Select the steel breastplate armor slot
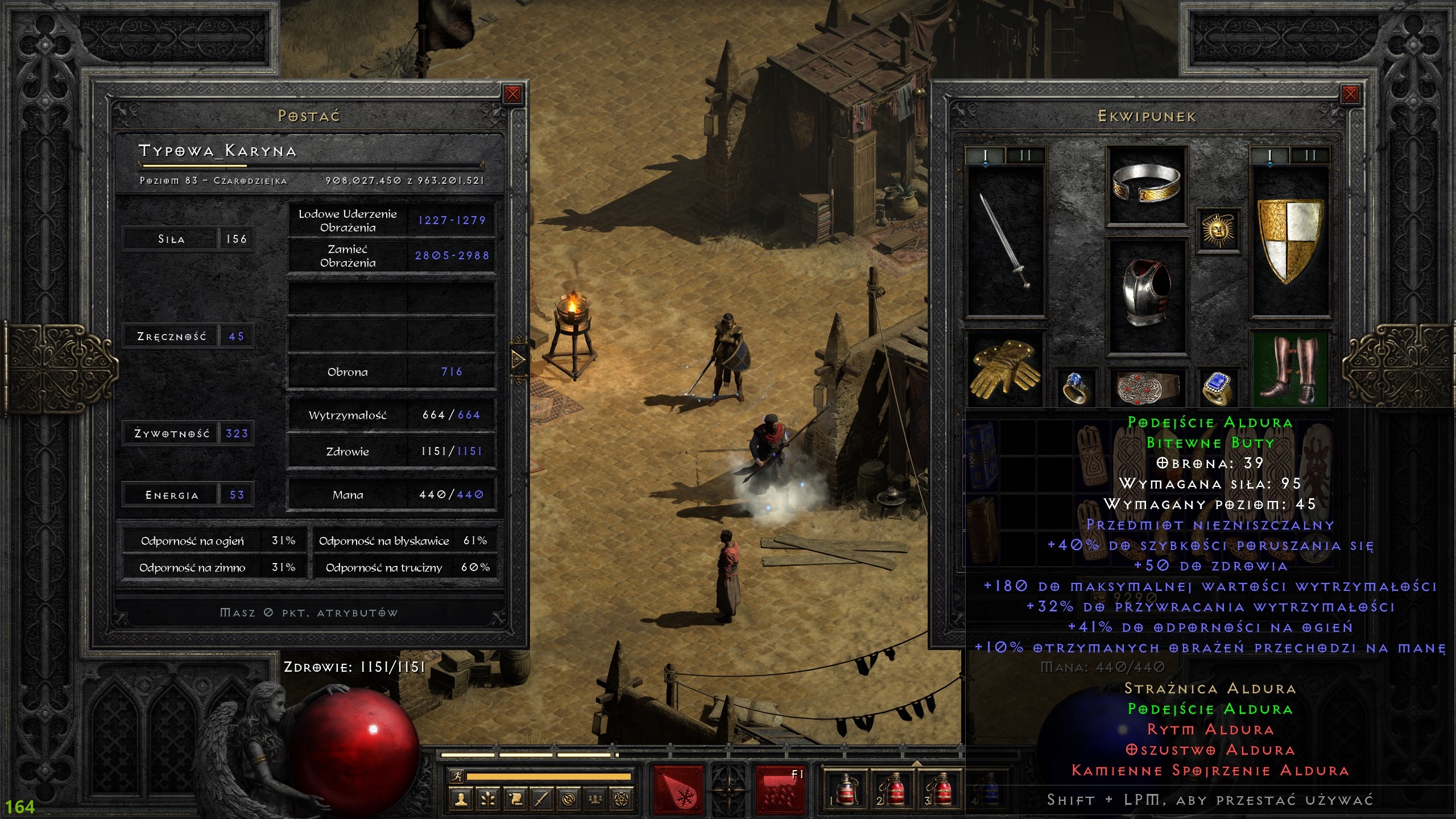 [1146, 296]
